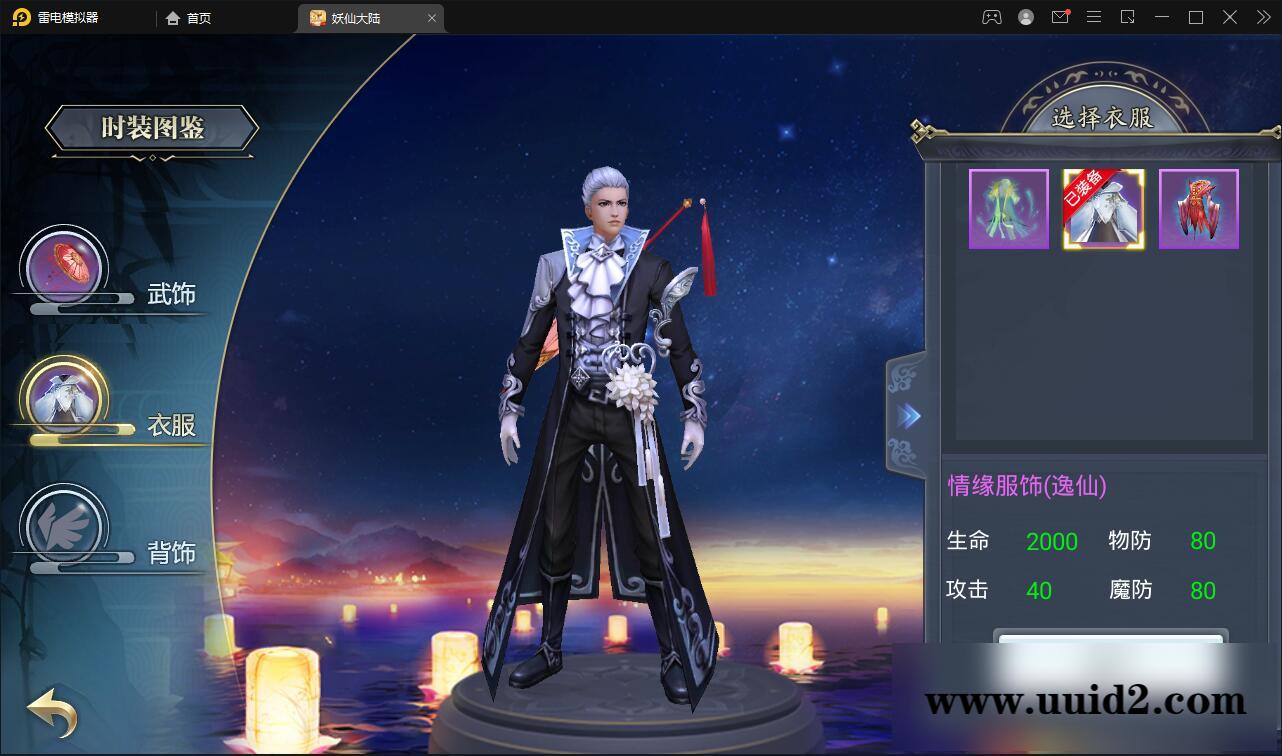Select the 武饰 (weapon ornament) category icon
This screenshot has height=756, width=1282.
click(x=64, y=263)
